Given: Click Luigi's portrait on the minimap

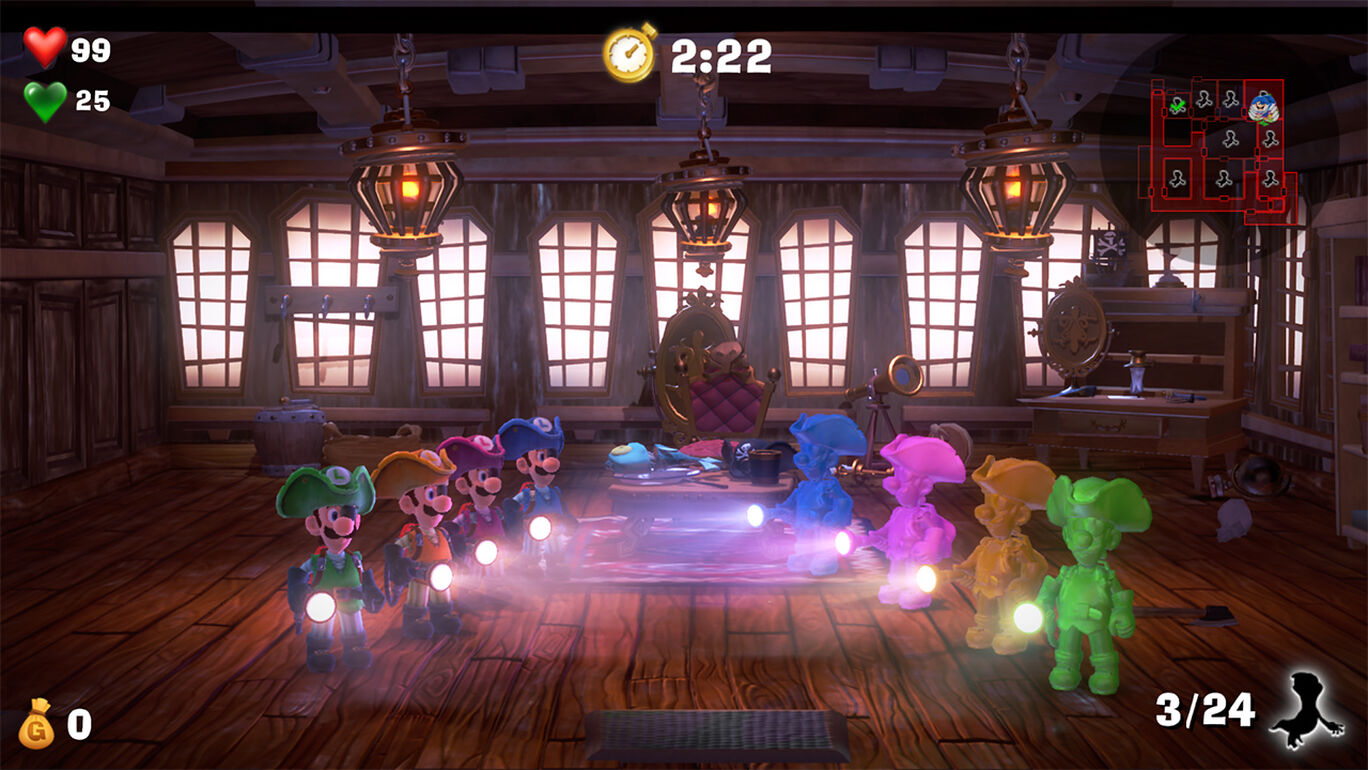Looking at the screenshot, I should pos(1262,108).
